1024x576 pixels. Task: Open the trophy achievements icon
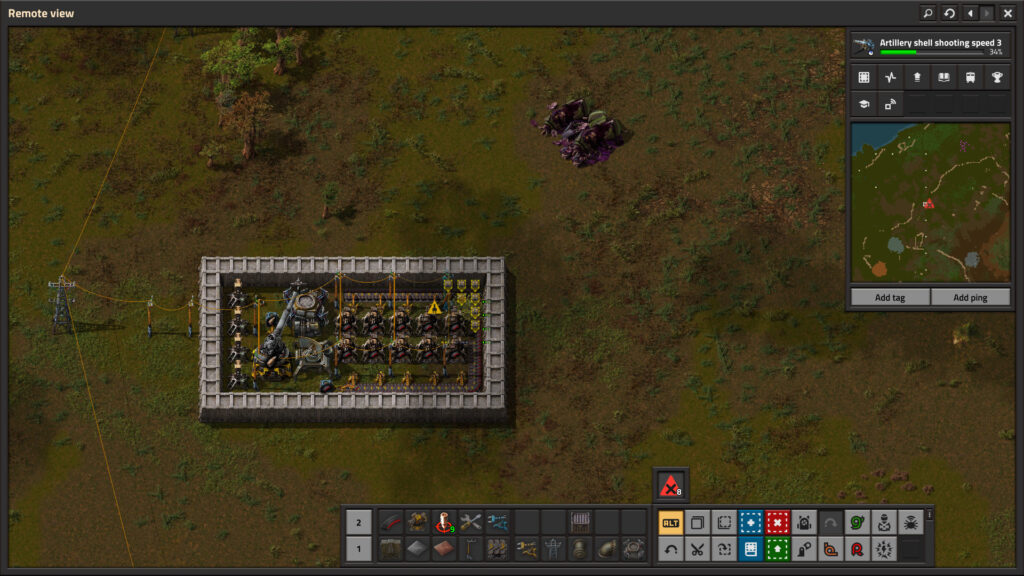(996, 77)
